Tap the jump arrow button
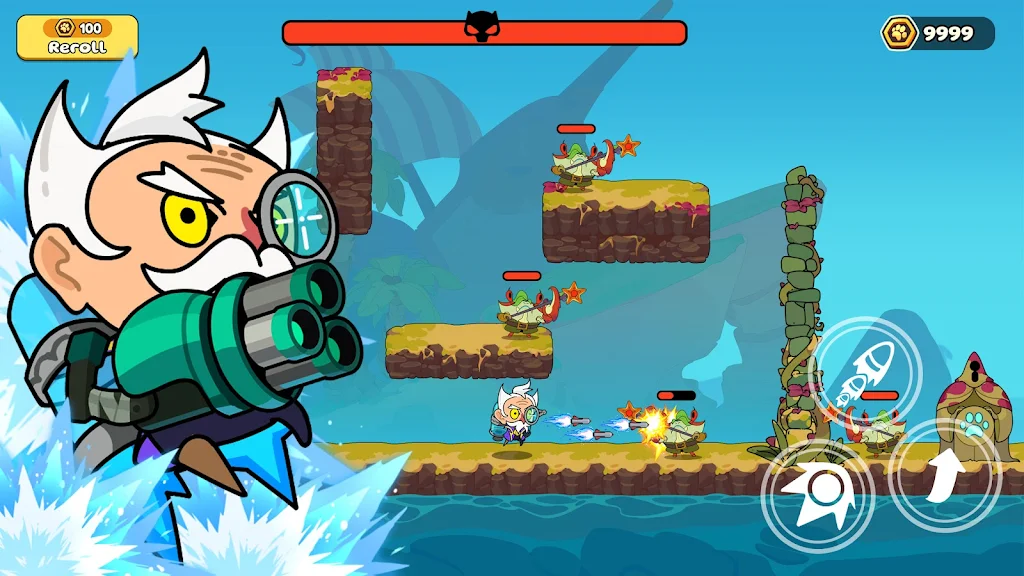The image size is (1024, 576). 944,476
